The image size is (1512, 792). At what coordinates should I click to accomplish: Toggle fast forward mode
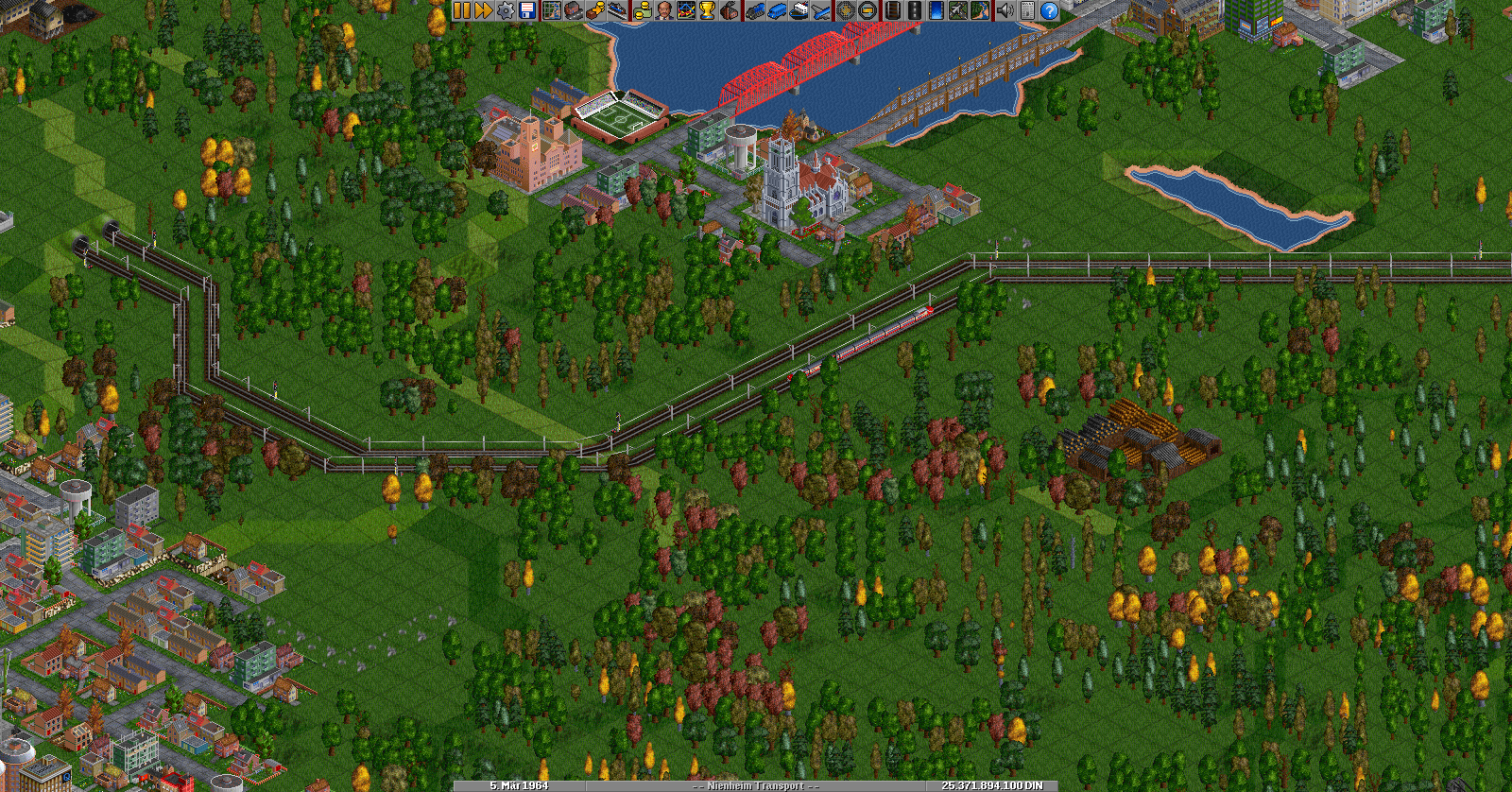click(483, 10)
